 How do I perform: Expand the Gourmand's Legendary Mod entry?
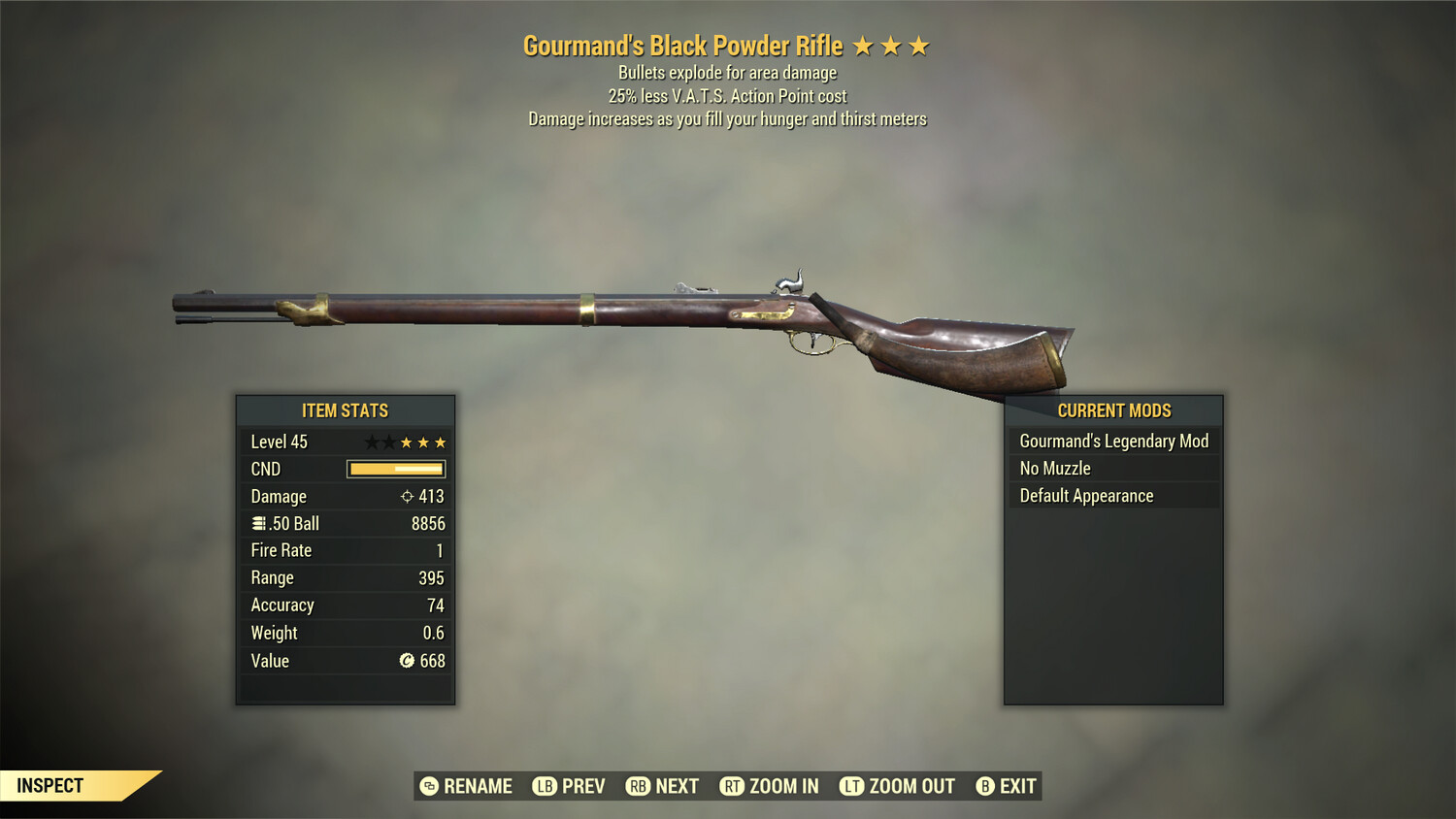1113,441
